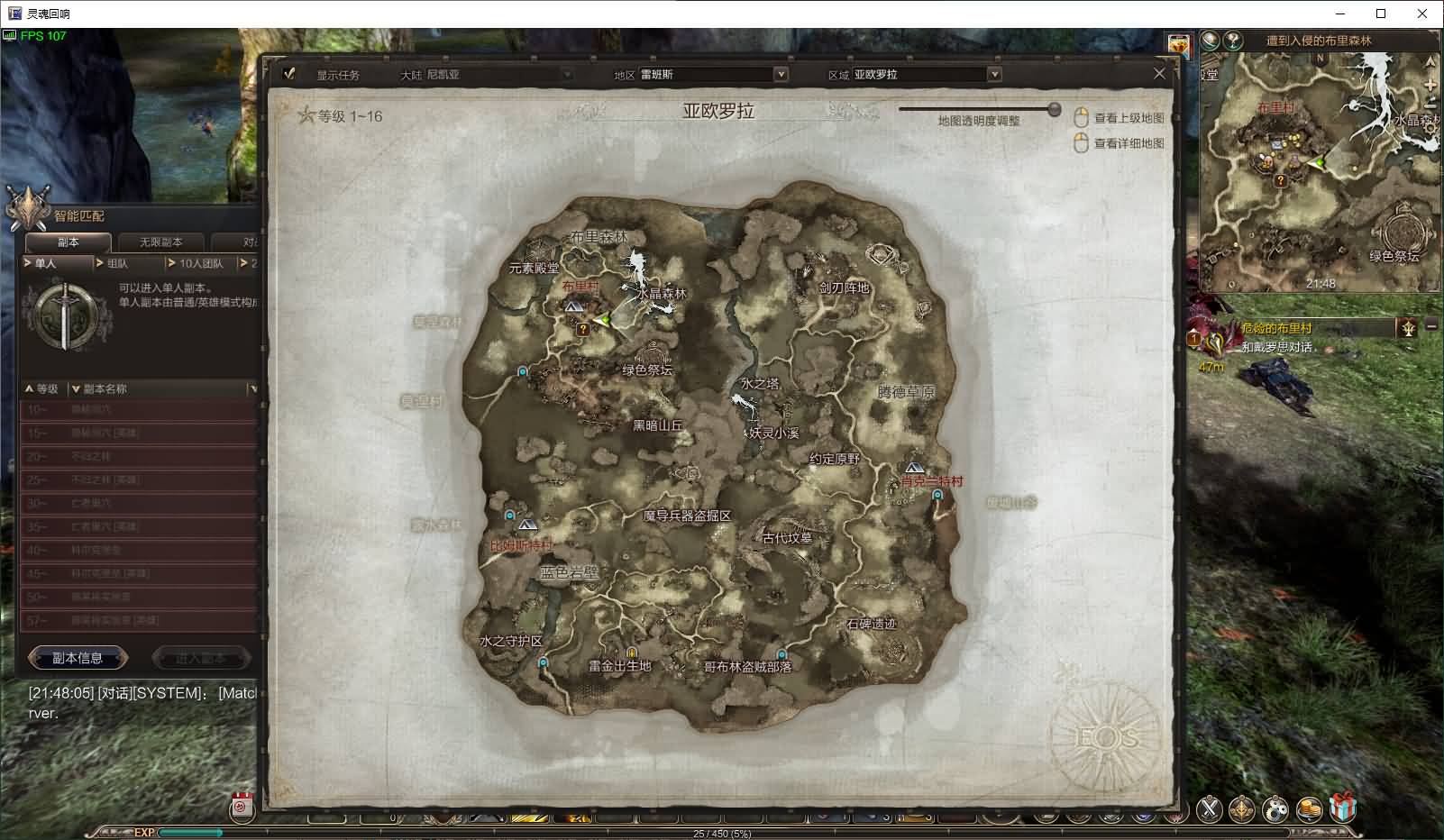This screenshot has width=1444, height=840.
Task: Sort dungeon list by 等级 level column
Action: click(41, 389)
